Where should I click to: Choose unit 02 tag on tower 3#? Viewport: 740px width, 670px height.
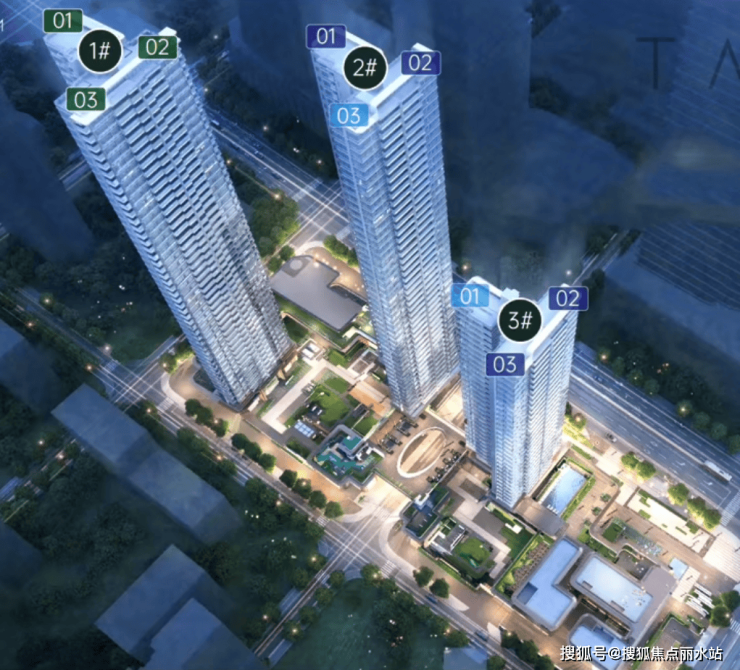pyautogui.click(x=567, y=297)
